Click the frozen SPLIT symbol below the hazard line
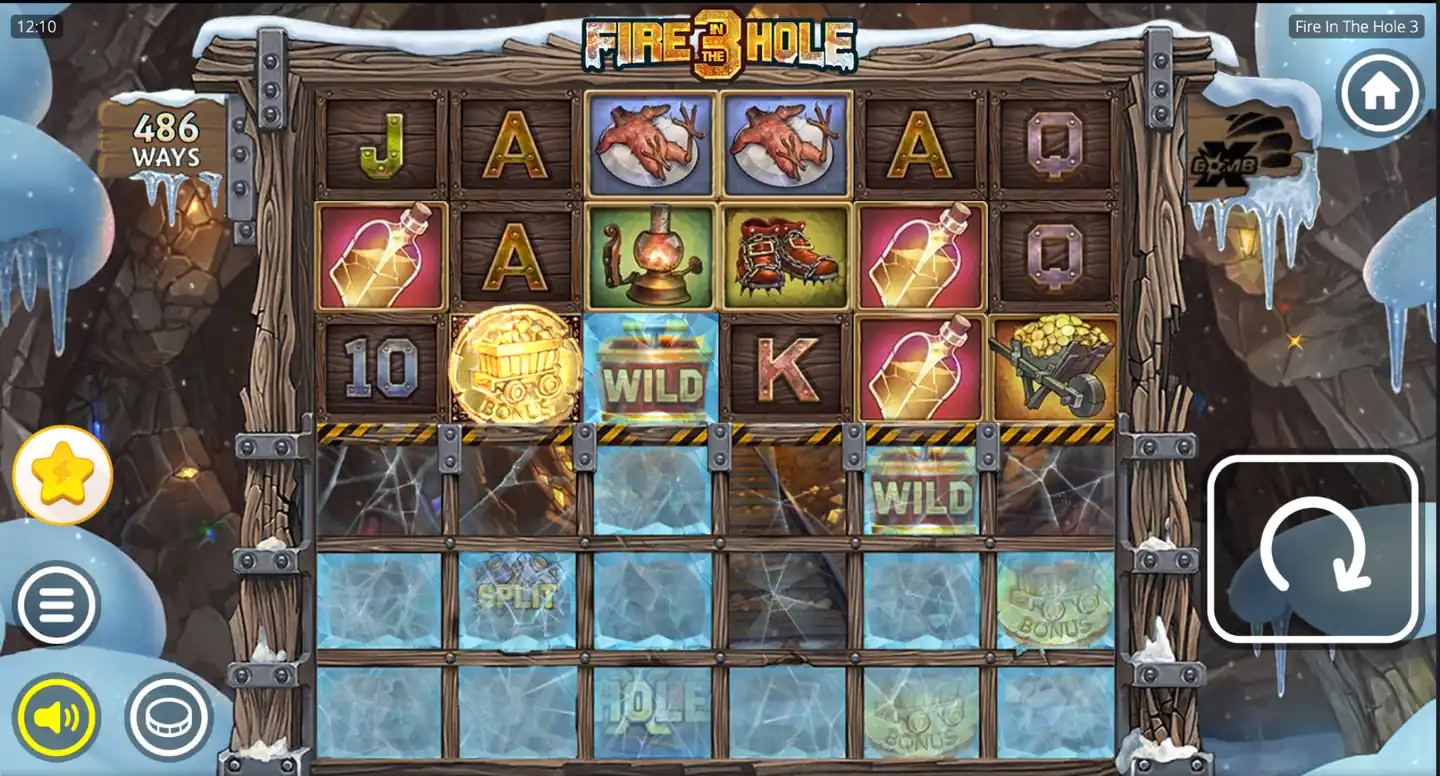 point(516,598)
